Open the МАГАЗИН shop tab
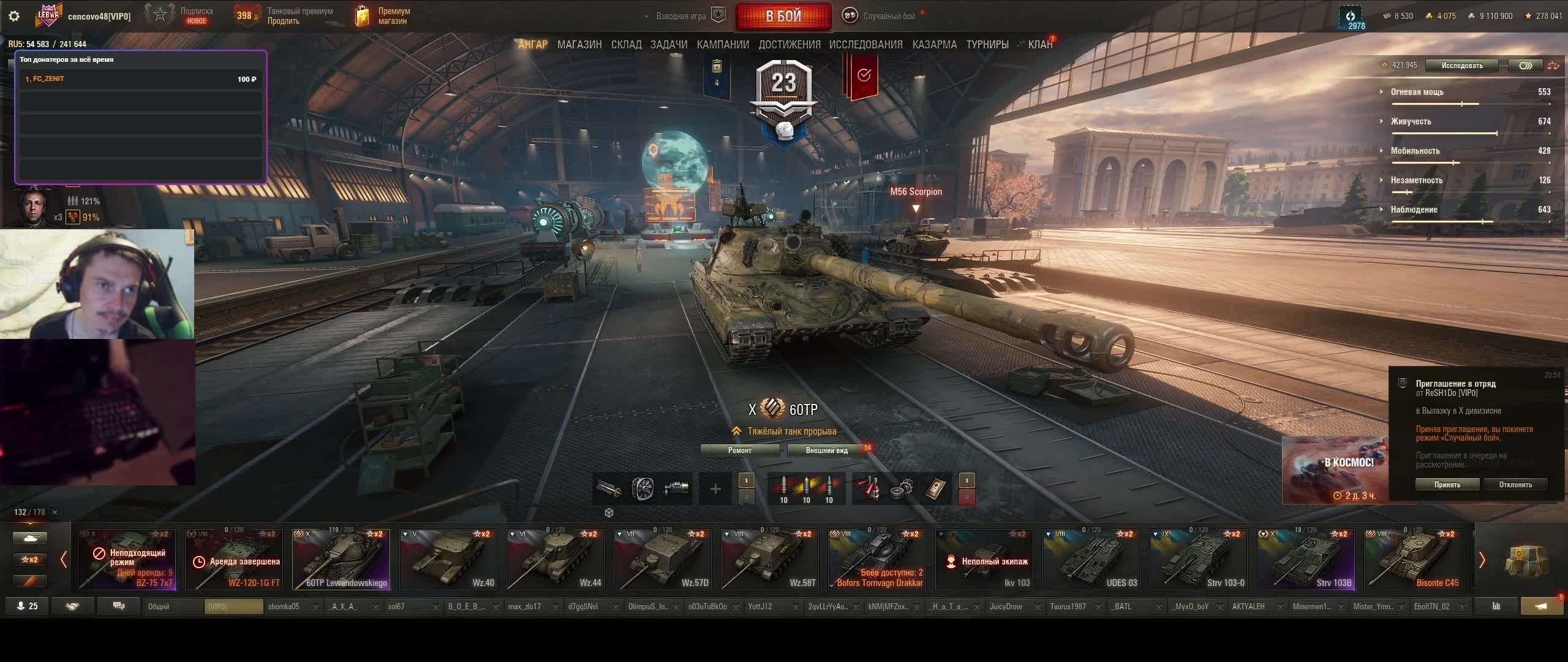 click(579, 45)
